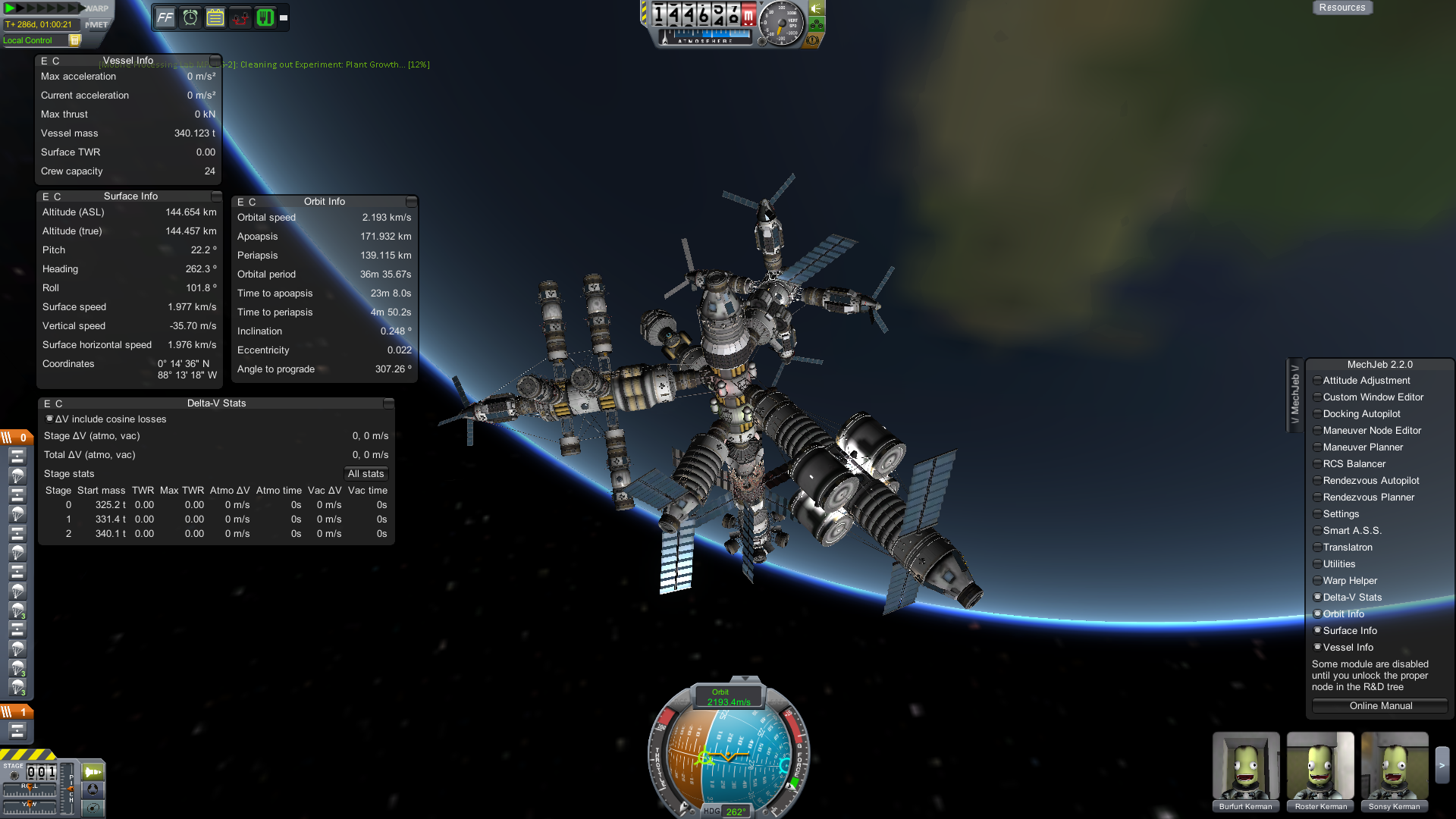
Task: Toggle the vessel lights button
Action: [816, 8]
